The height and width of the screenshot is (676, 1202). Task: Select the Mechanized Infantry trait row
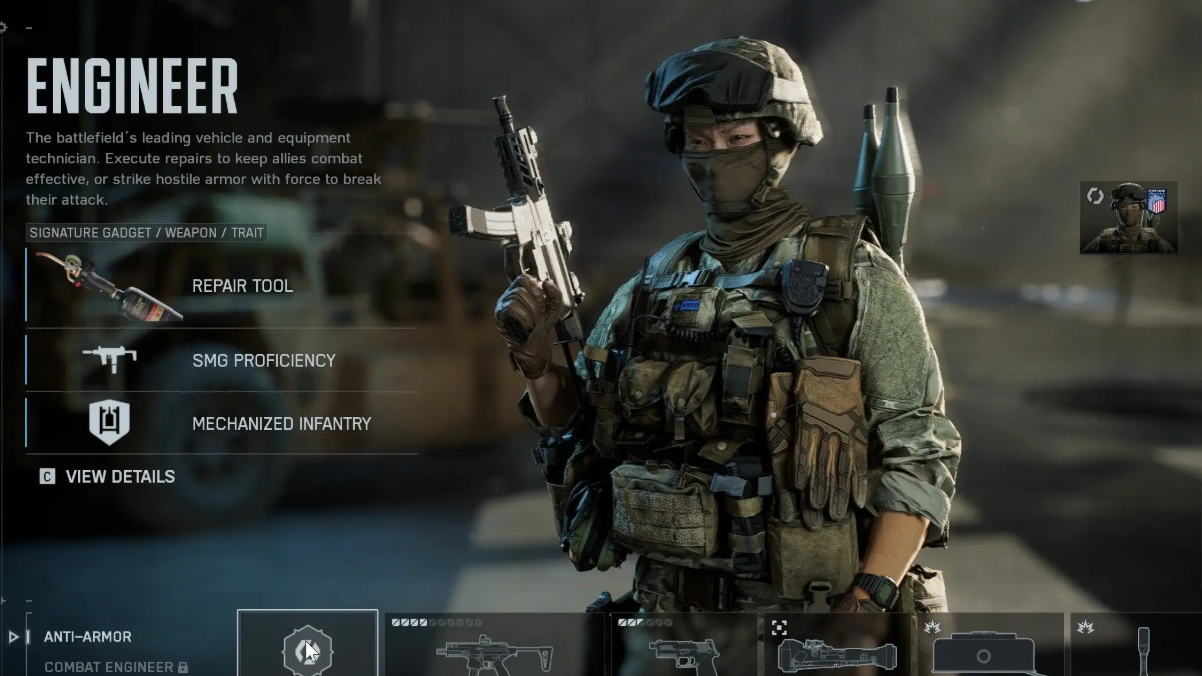click(x=222, y=423)
